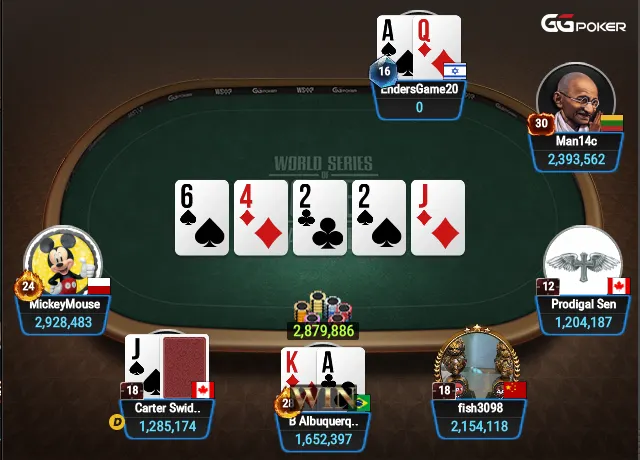Image resolution: width=640 pixels, height=460 pixels.
Task: Open the EndersGame20 player name plate
Action: (x=420, y=98)
